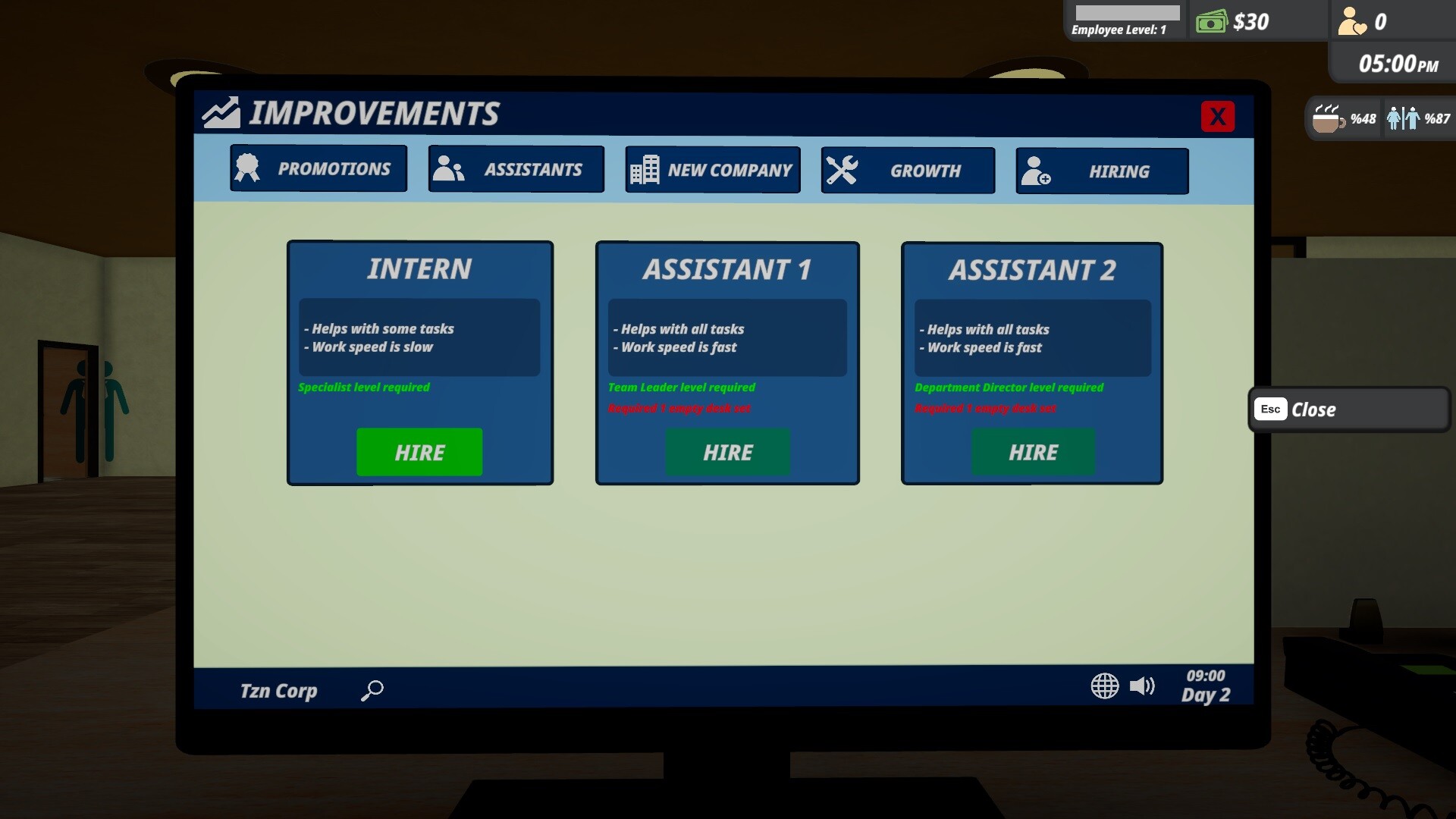Click the employee counter person icon
The image size is (1456, 819).
pyautogui.click(x=1351, y=21)
